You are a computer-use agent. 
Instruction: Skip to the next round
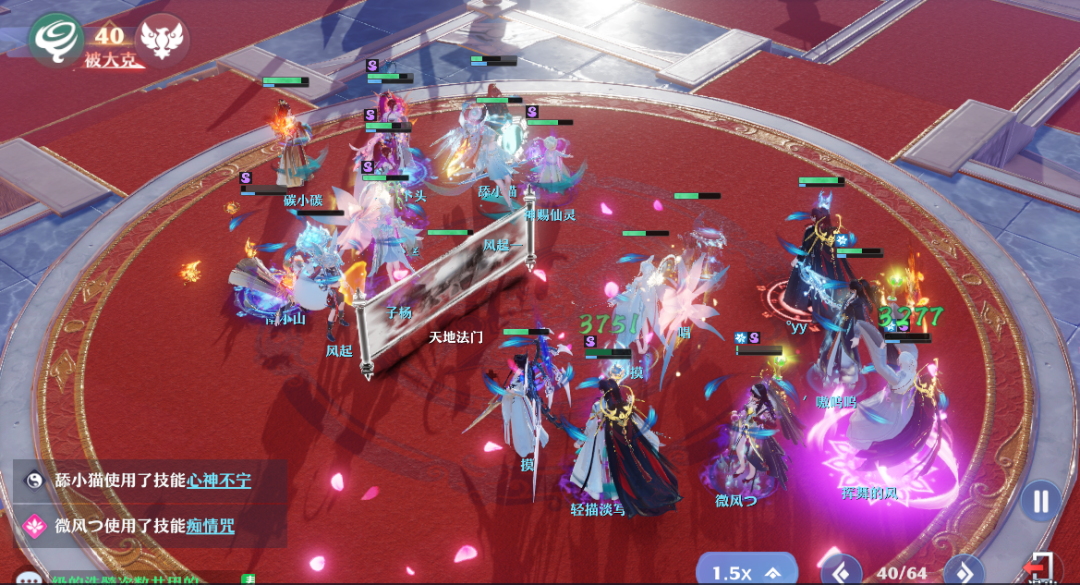(x=965, y=572)
